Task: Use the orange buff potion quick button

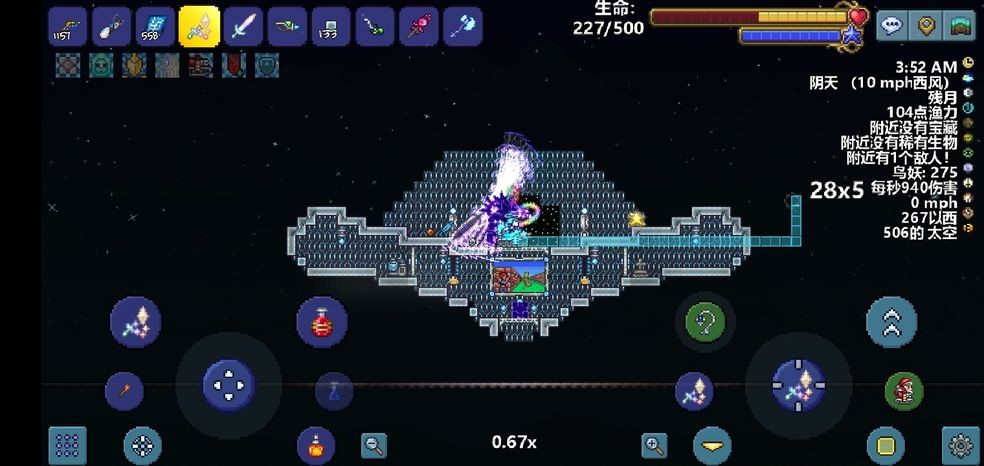Action: coord(315,444)
